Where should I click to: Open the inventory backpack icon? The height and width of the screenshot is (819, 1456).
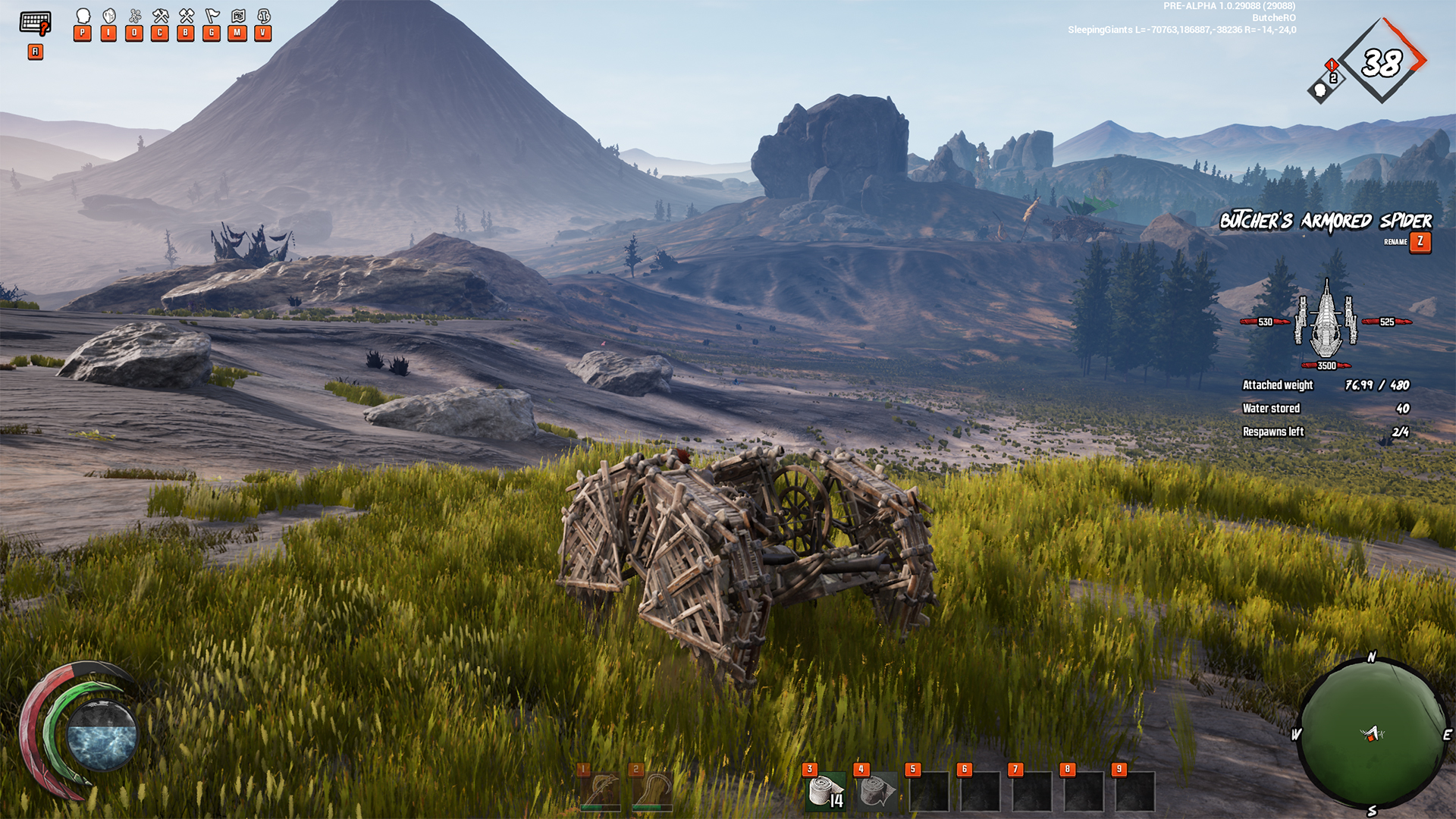pyautogui.click(x=108, y=16)
